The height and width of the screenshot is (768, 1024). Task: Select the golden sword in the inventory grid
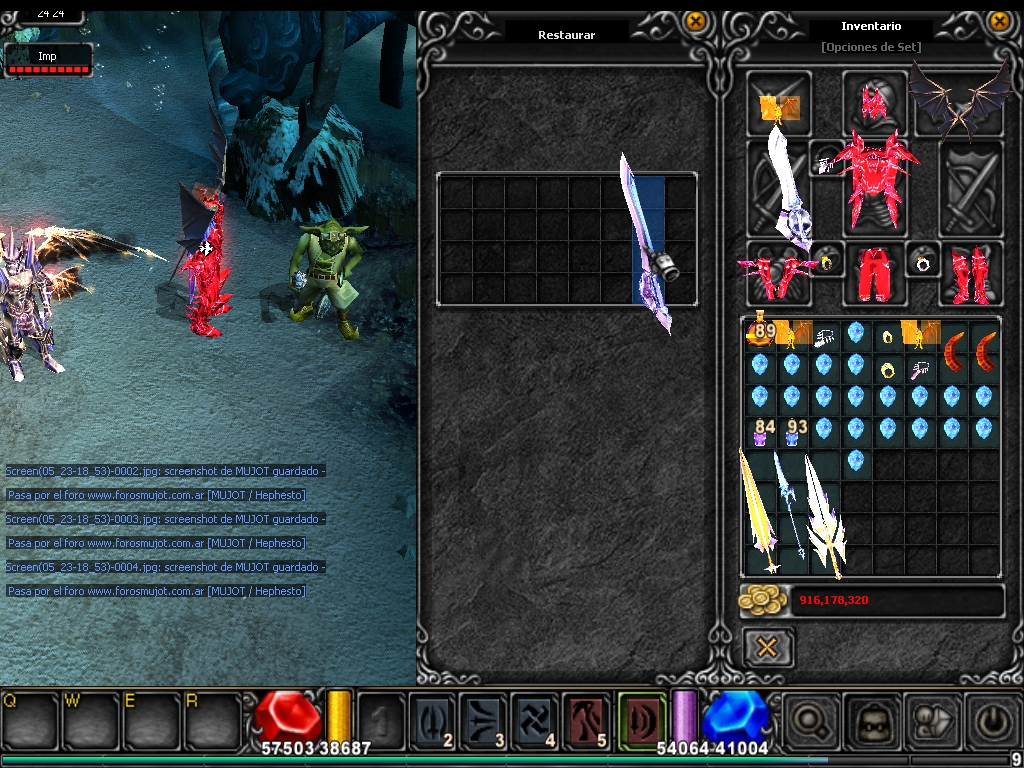pos(757,510)
